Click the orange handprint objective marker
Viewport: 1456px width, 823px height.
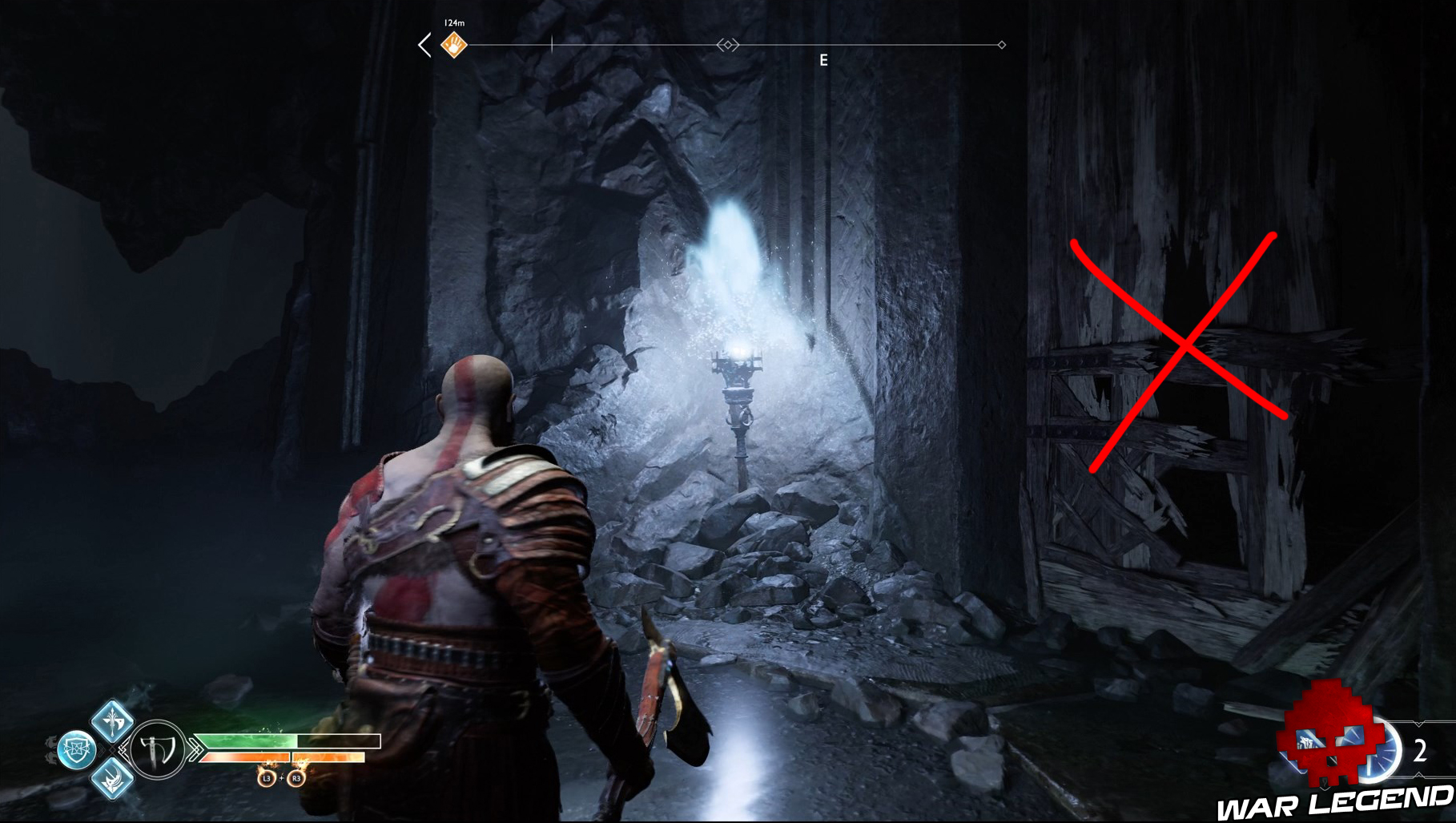[x=453, y=44]
